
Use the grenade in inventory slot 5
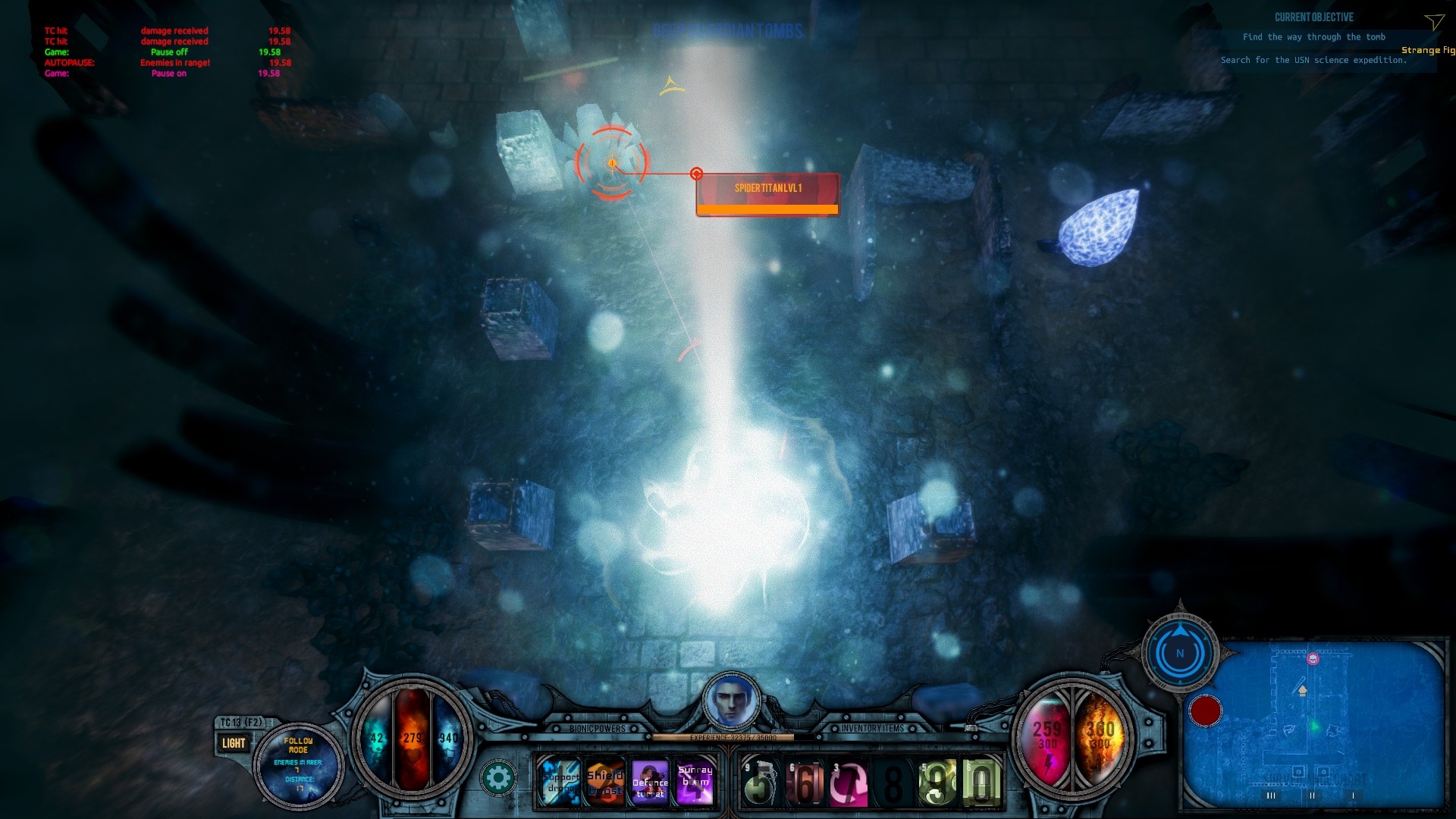click(x=761, y=781)
